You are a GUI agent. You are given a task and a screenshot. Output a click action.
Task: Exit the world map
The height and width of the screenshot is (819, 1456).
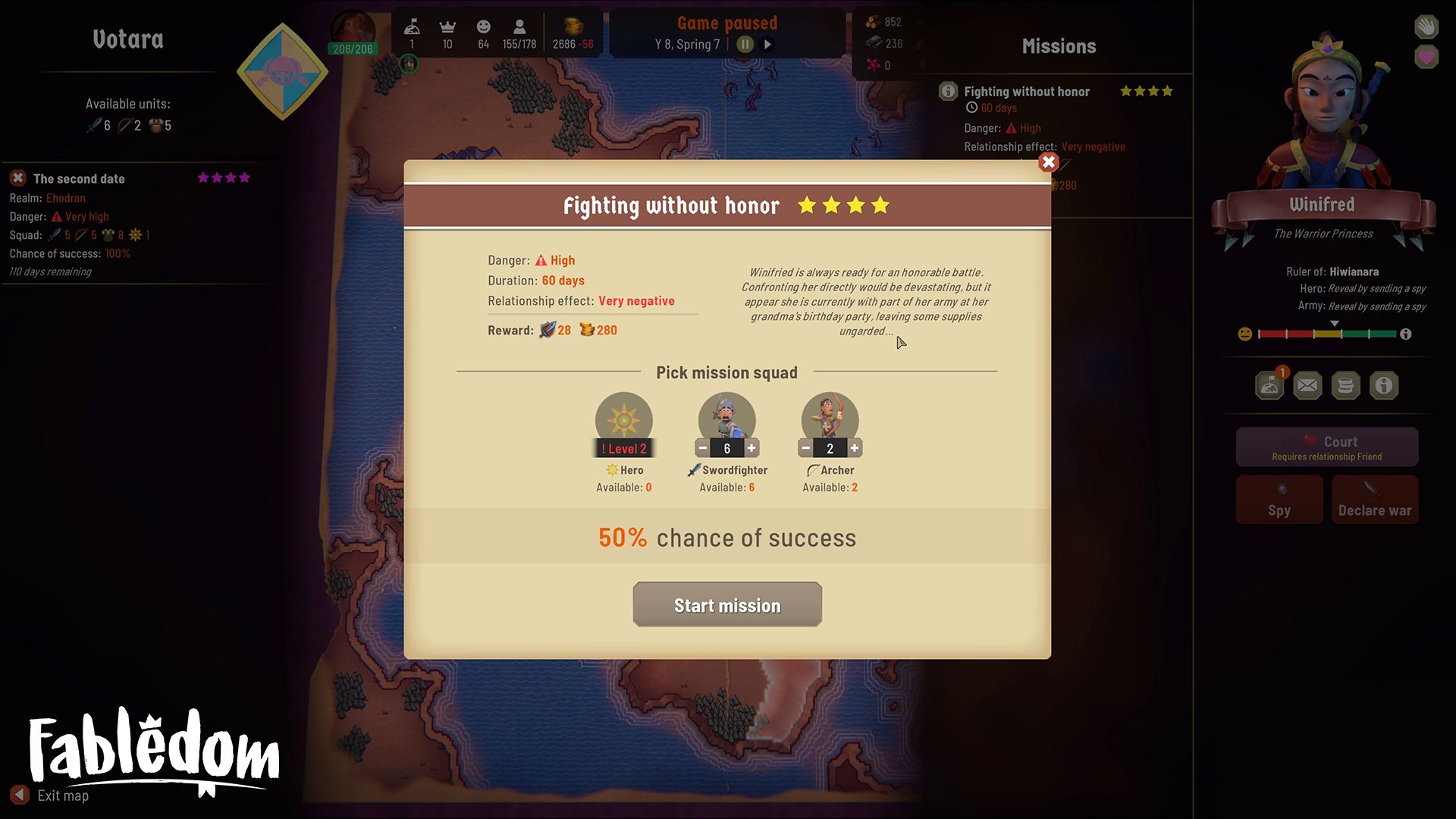point(20,795)
